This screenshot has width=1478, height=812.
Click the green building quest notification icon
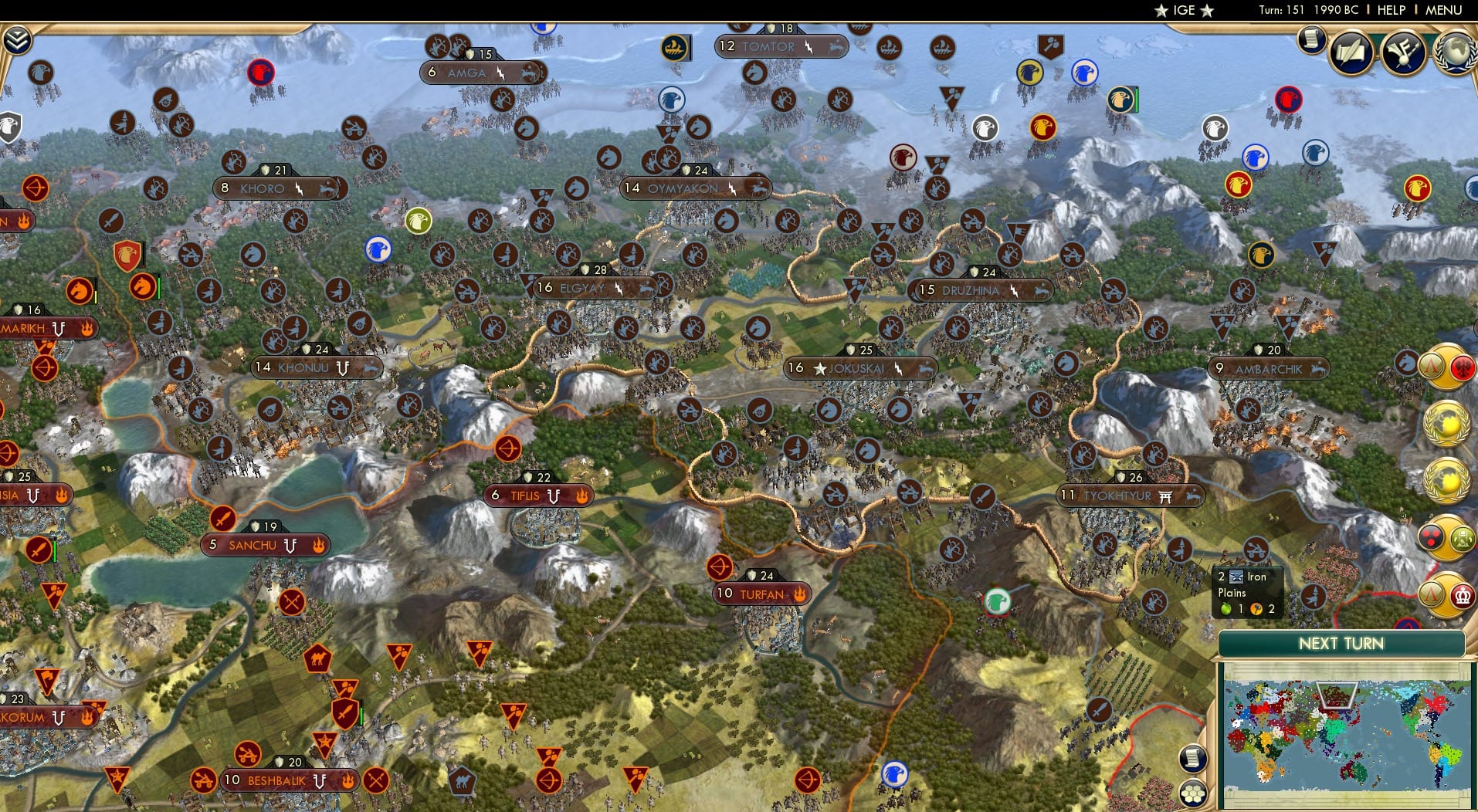tap(1462, 537)
